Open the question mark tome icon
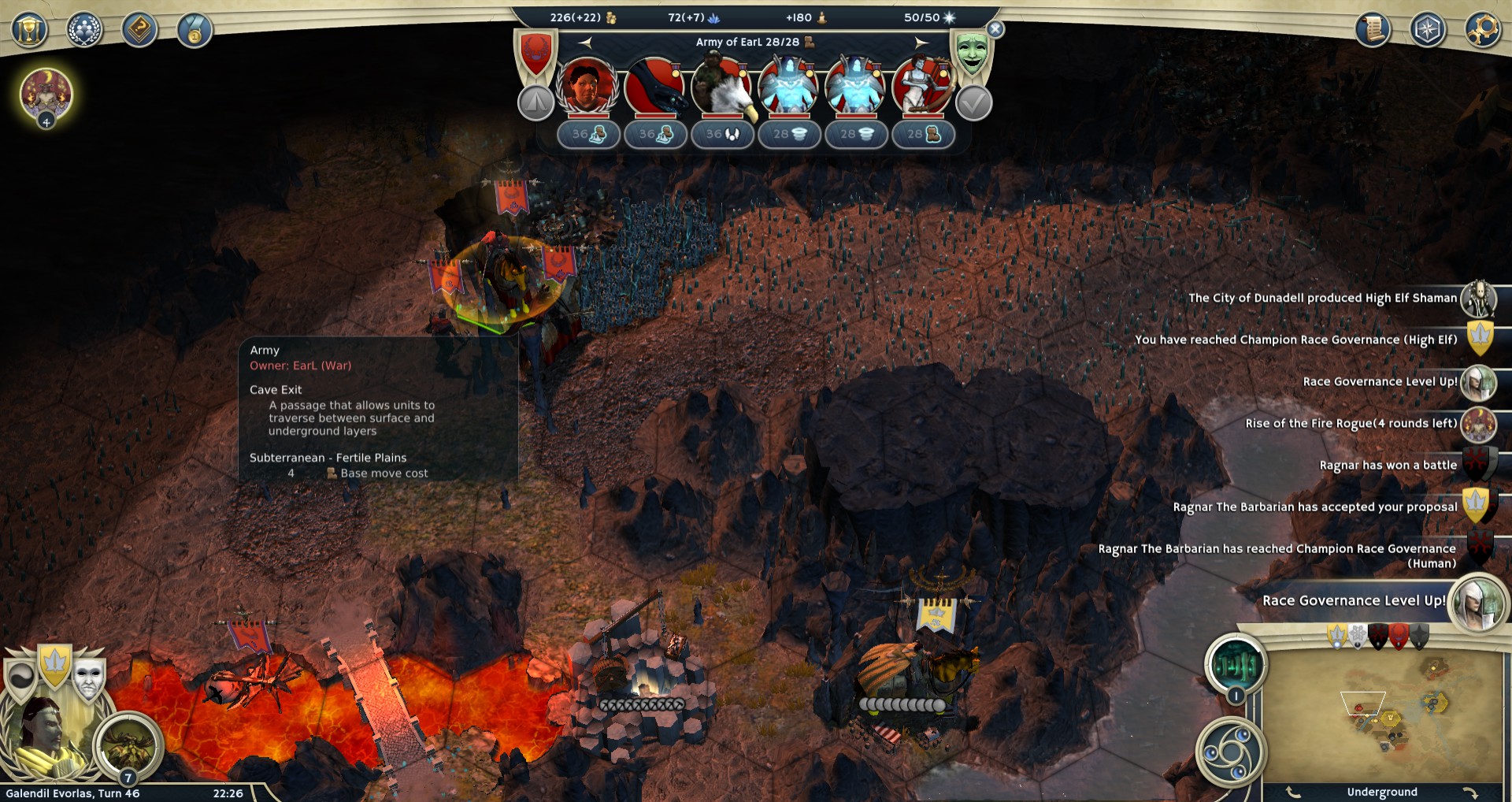1512x802 pixels. click(139, 31)
